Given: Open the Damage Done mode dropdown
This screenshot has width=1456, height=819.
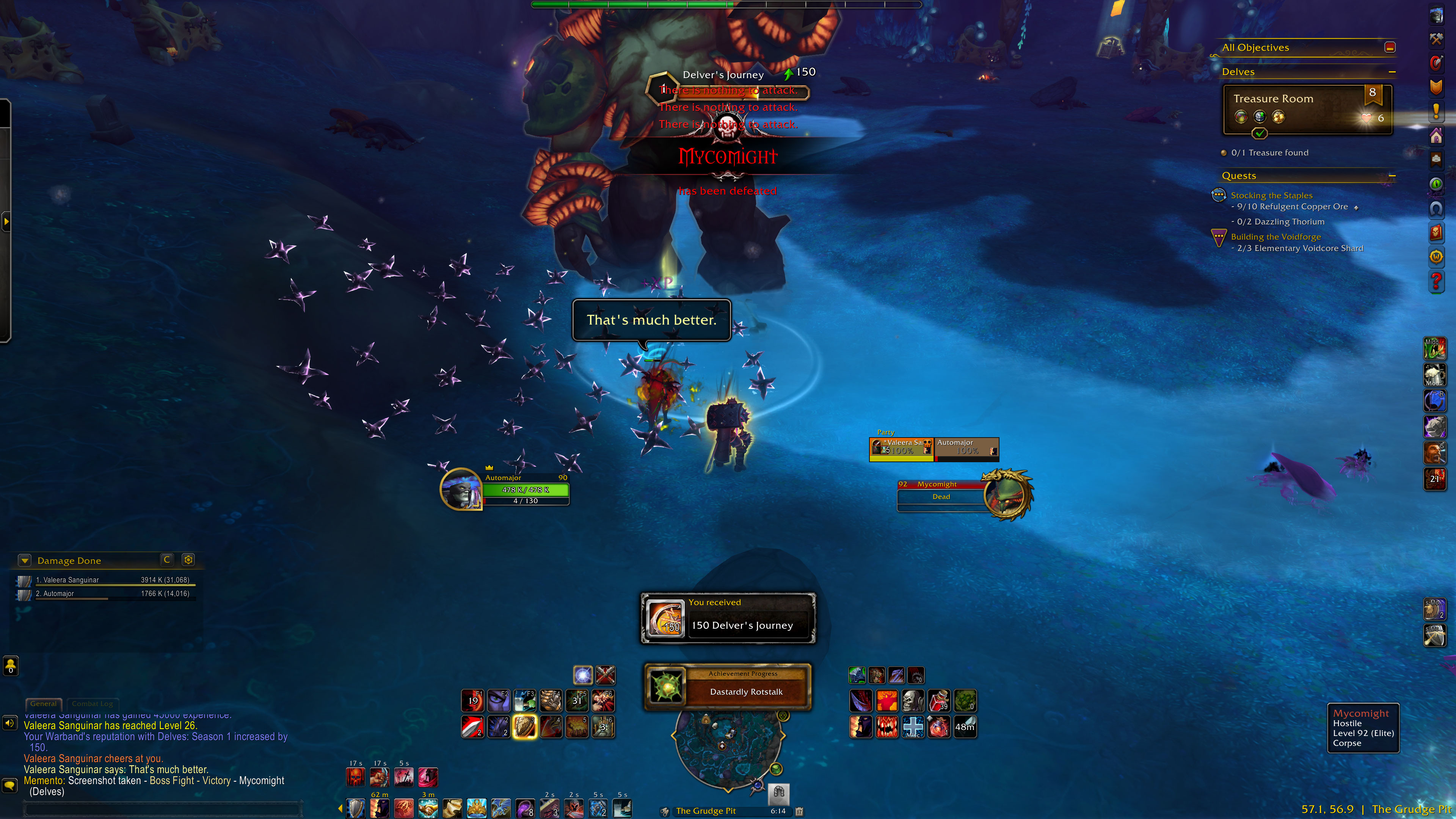Looking at the screenshot, I should pos(24,560).
